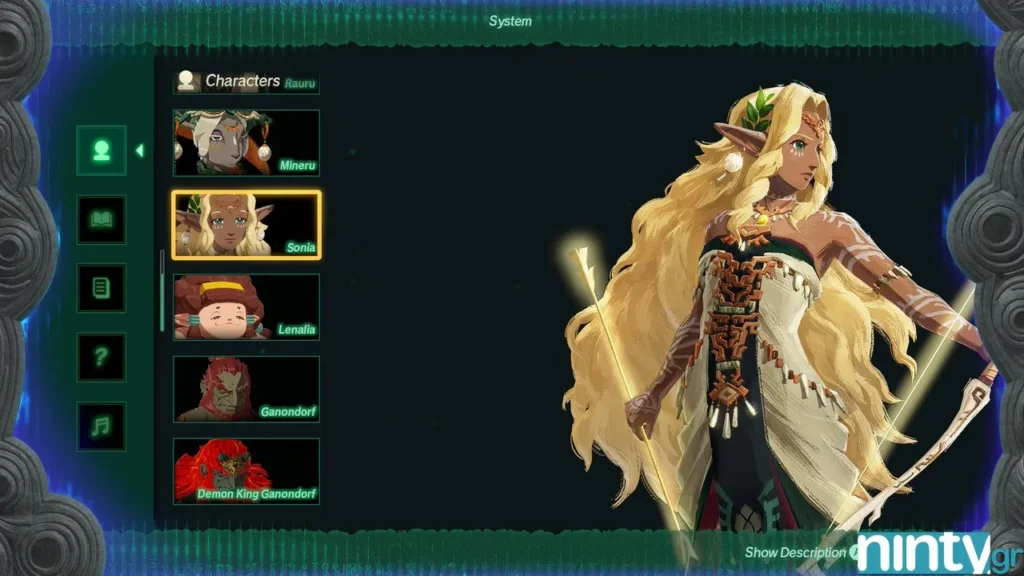The height and width of the screenshot is (576, 1024).
Task: Open Lenalia's character profile
Action: pyautogui.click(x=246, y=307)
